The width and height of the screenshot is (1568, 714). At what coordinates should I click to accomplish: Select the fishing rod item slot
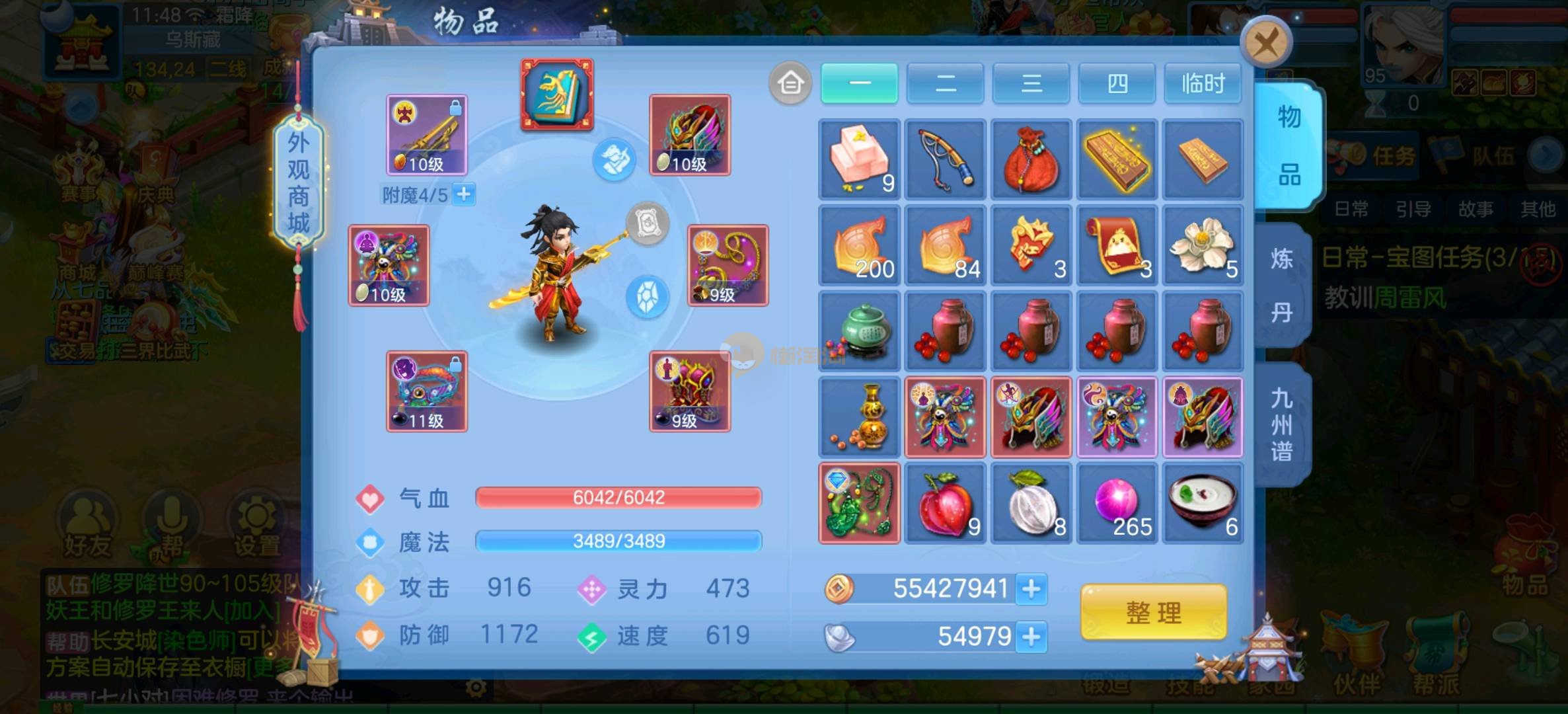point(945,159)
